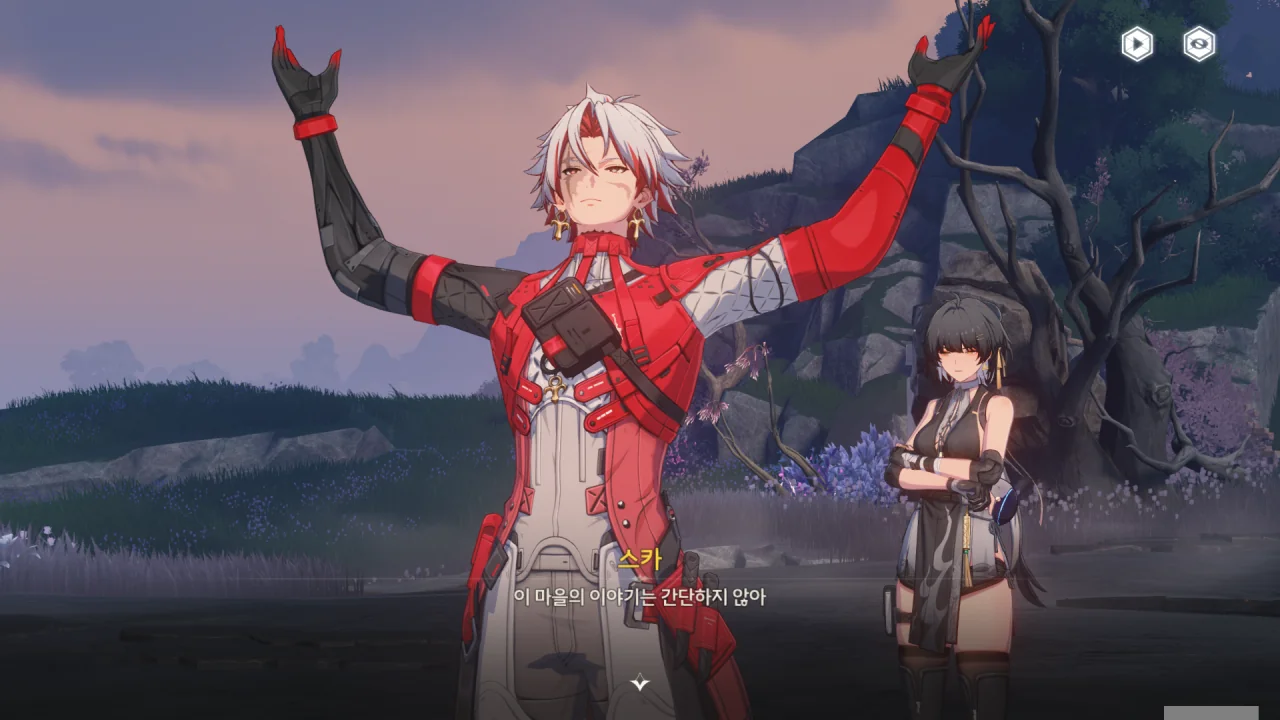This screenshot has height=720, width=1280.
Task: Toggle dialogue auto-play with the play icon
Action: coord(1137,44)
